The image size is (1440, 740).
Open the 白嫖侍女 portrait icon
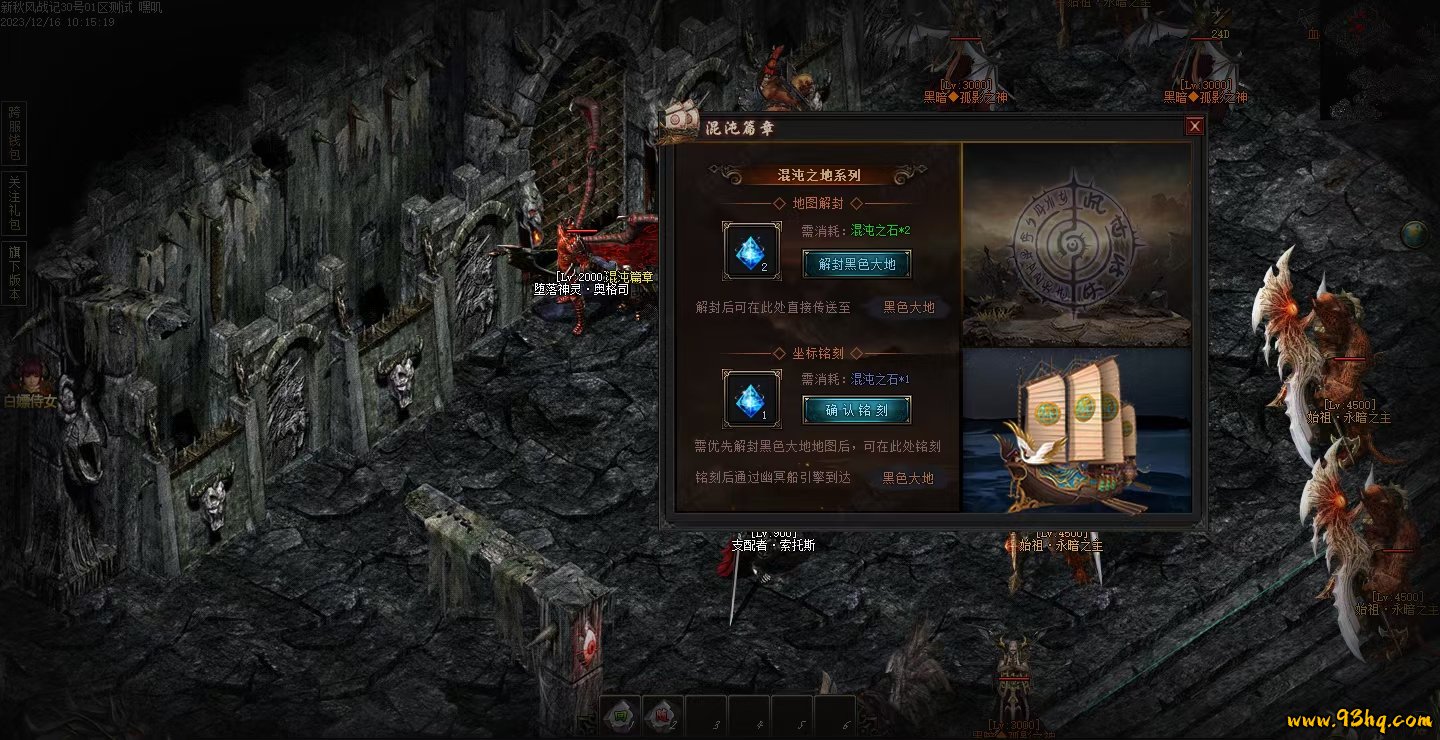click(26, 374)
